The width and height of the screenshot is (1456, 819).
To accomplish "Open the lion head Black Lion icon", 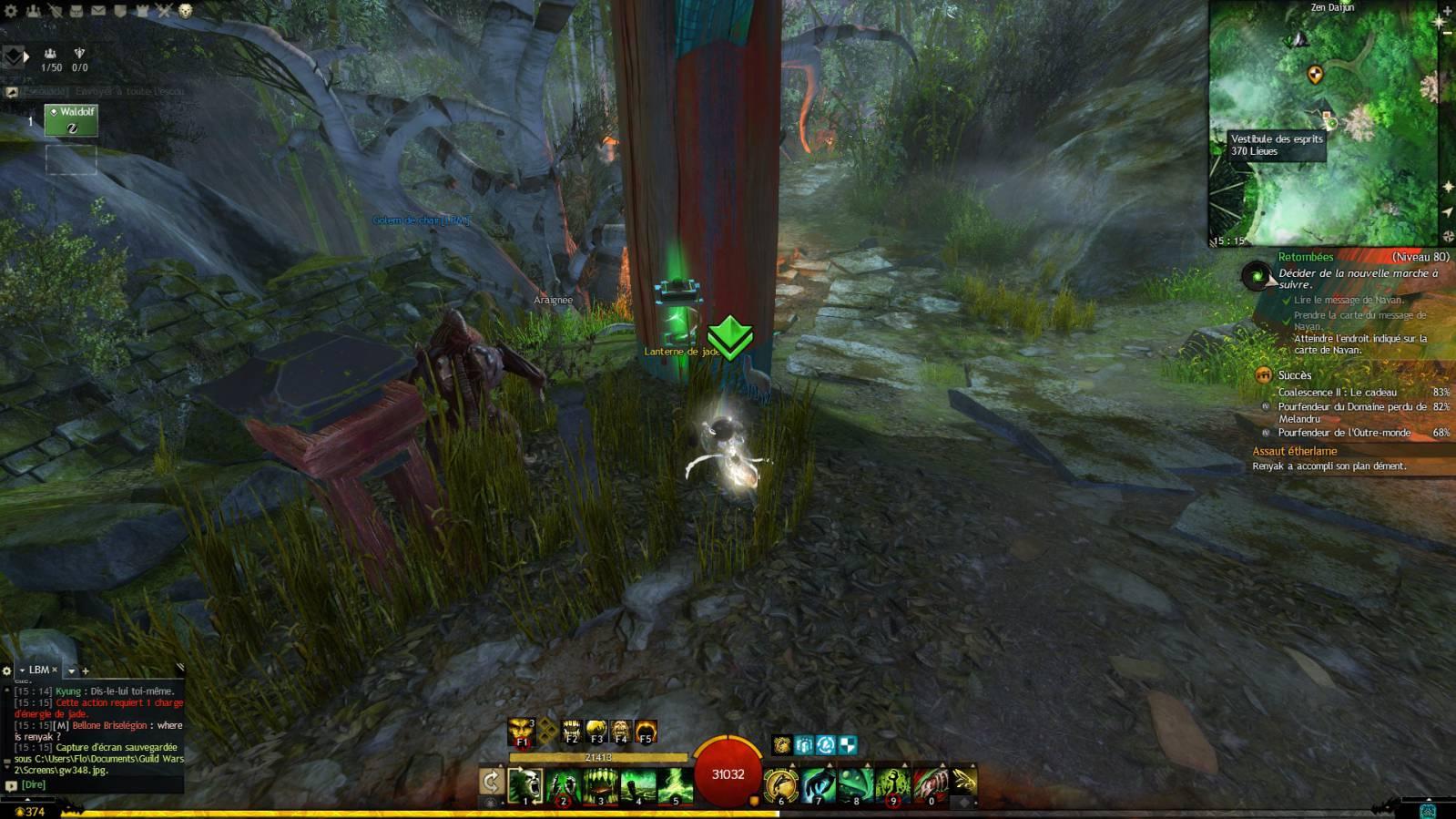I will [185, 11].
